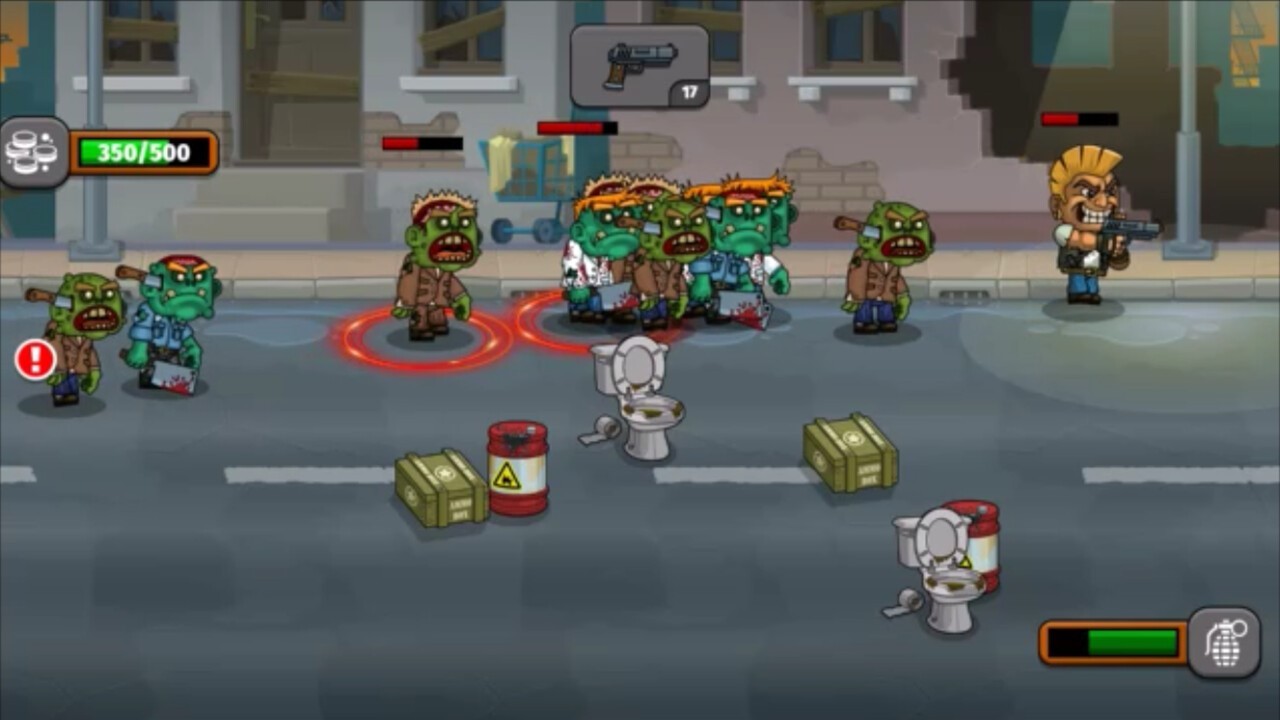Click the 350/500 money bar
The image size is (1280, 720).
[142, 150]
